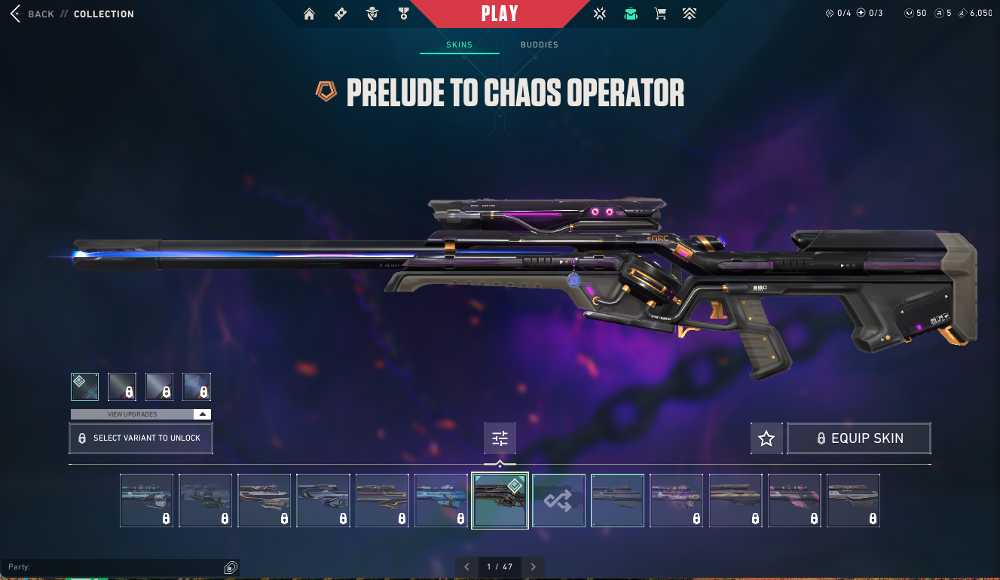Favorite this skin with the star button
The width and height of the screenshot is (1000, 580).
766,438
